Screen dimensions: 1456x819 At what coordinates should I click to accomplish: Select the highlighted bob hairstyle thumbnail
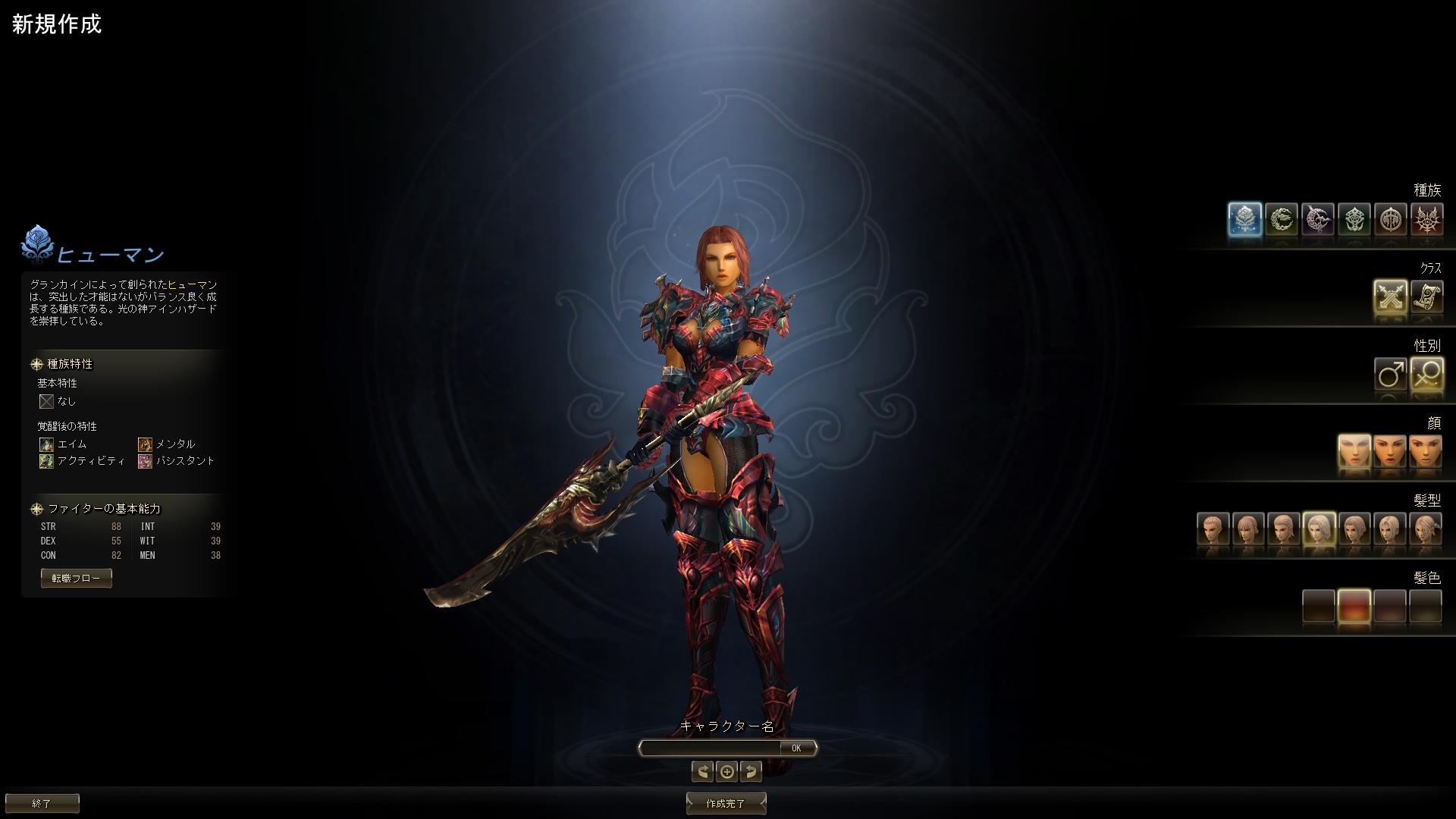coord(1319,529)
